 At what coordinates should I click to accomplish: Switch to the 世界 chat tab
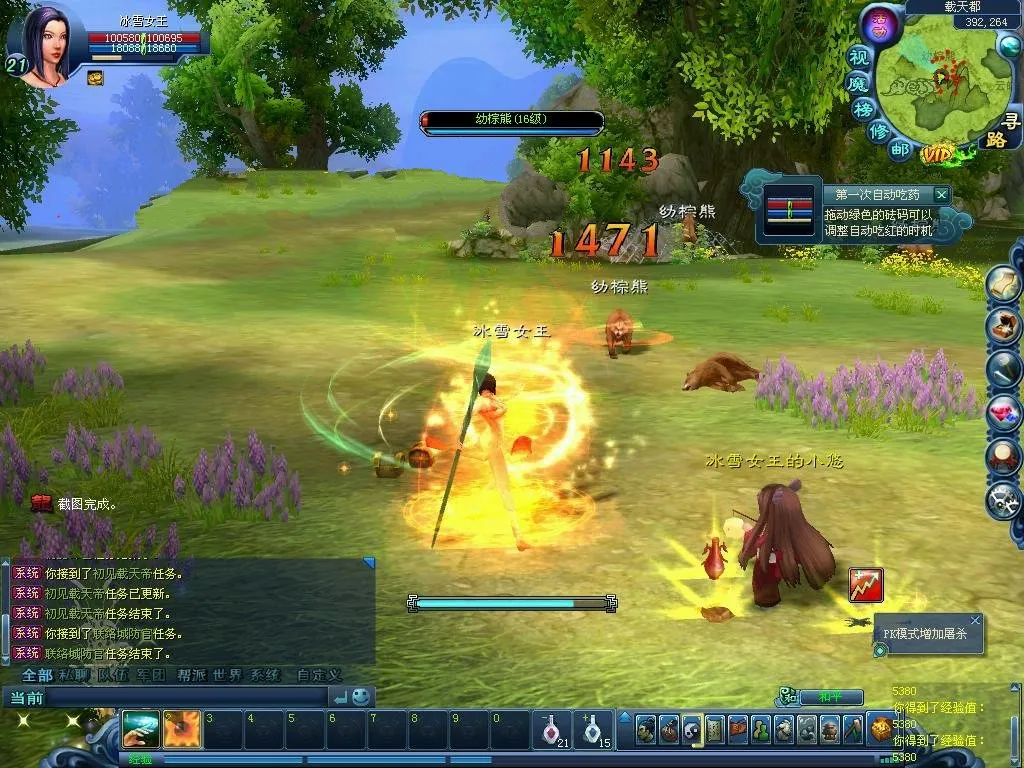point(226,675)
